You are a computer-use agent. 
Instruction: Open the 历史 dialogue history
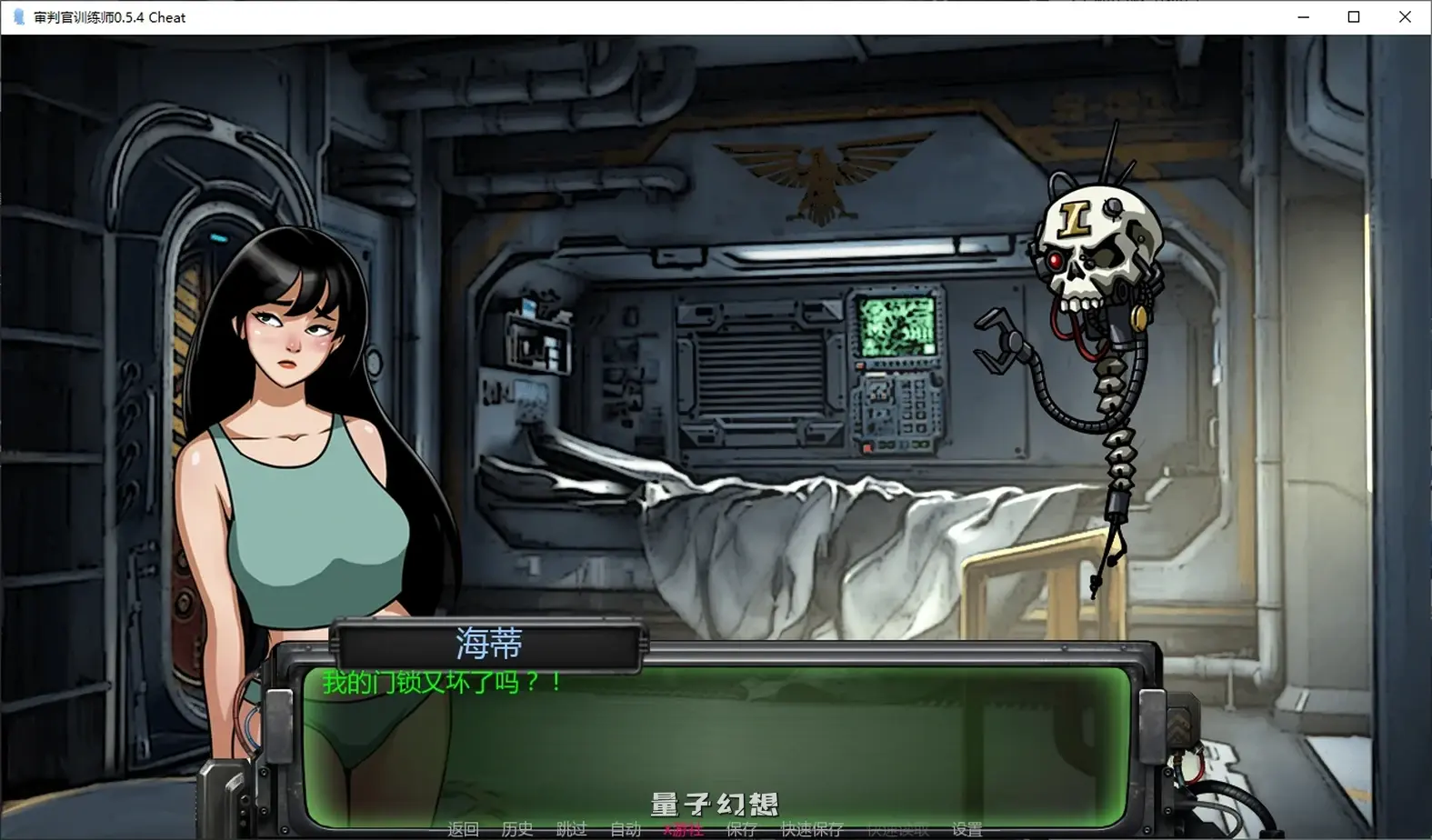[x=516, y=828]
